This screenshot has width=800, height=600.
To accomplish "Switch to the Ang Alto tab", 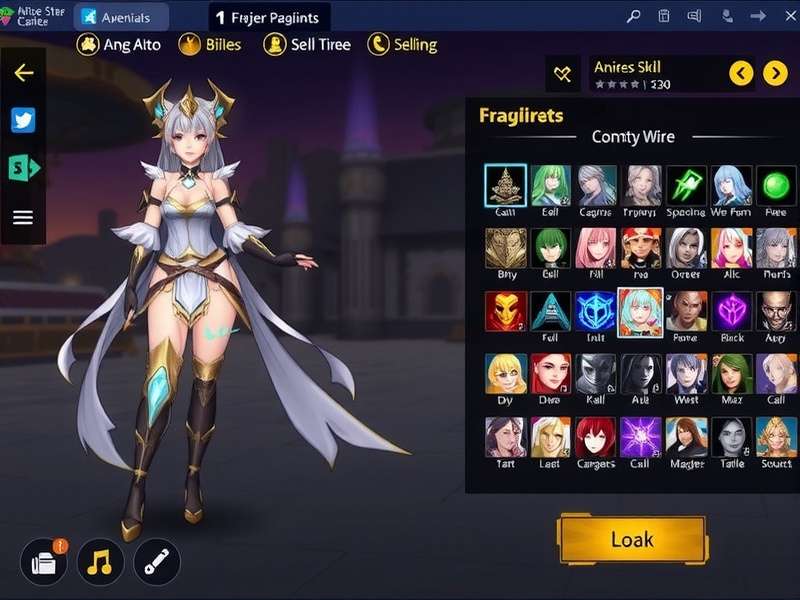I will 118,44.
